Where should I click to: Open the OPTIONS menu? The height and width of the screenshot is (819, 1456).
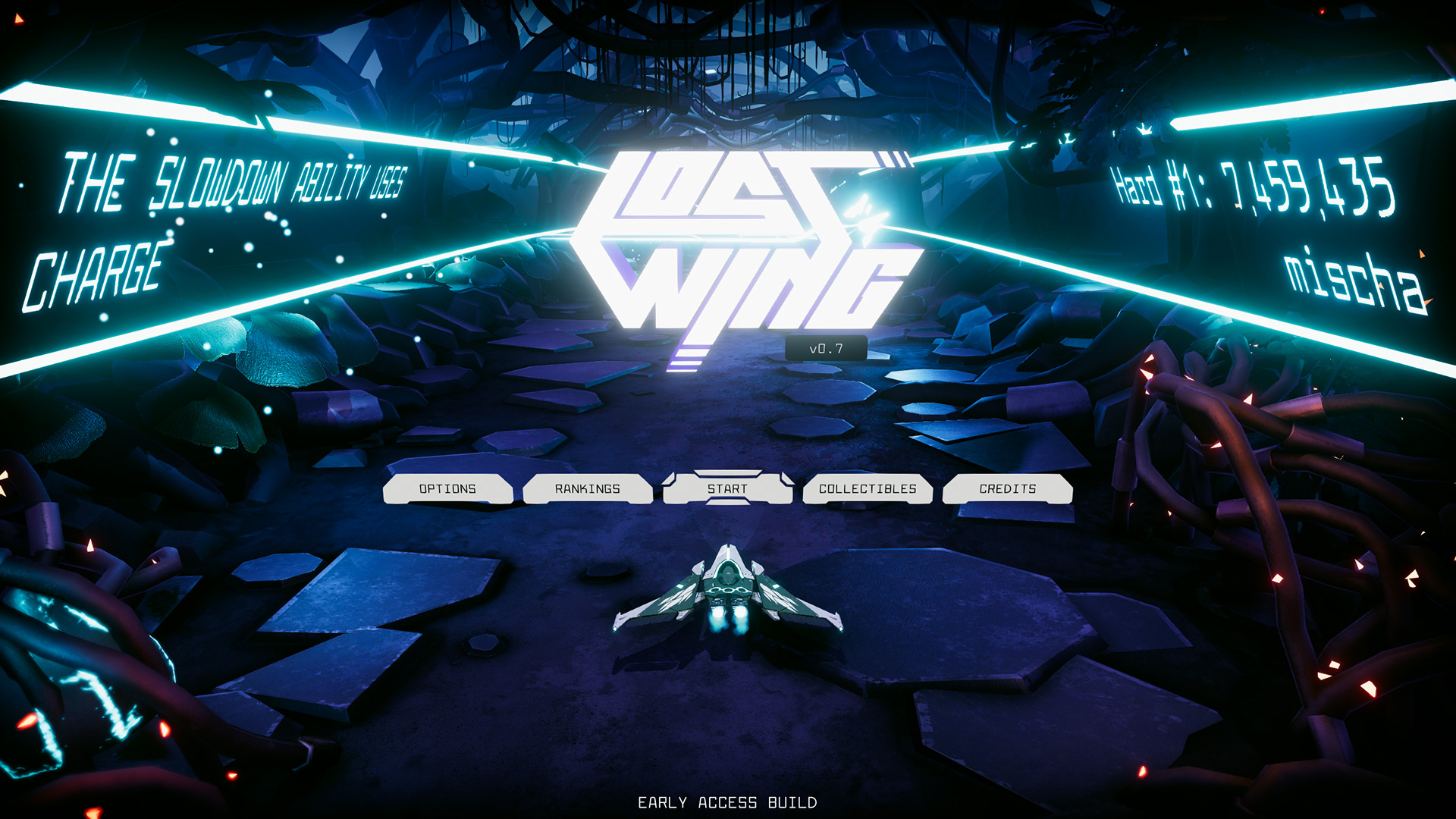tap(447, 489)
